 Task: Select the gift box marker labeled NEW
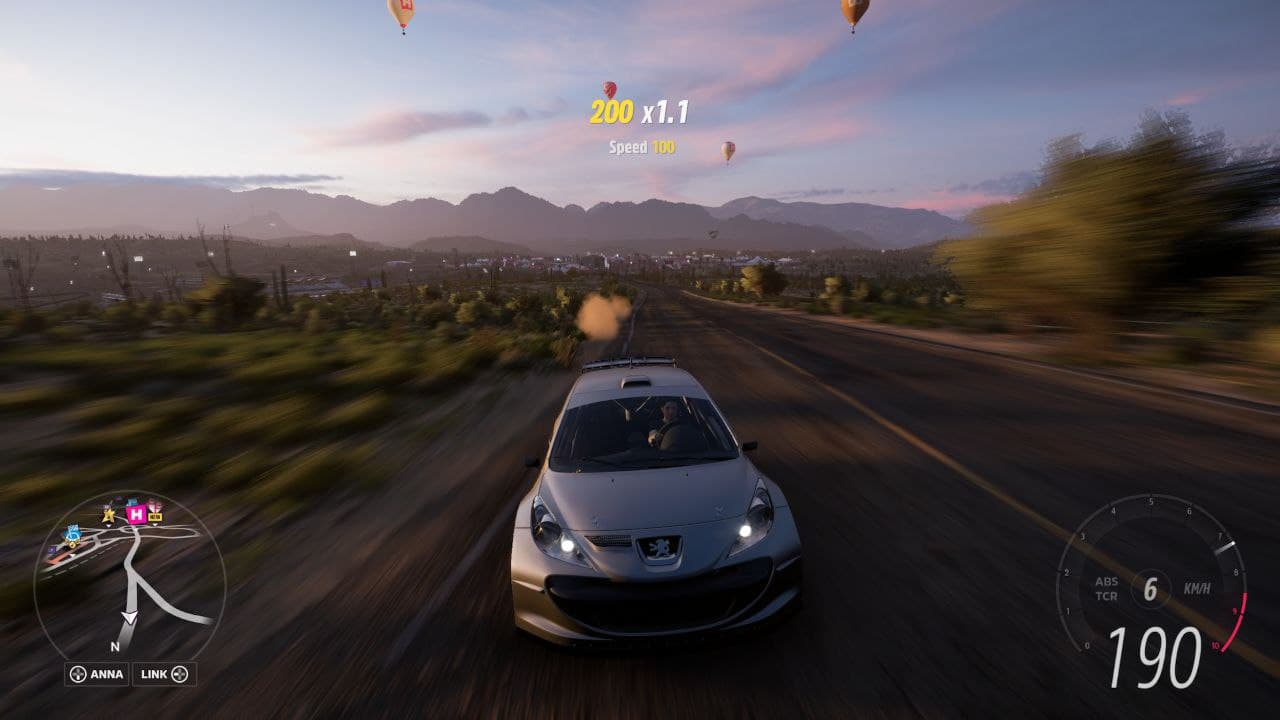click(x=155, y=510)
